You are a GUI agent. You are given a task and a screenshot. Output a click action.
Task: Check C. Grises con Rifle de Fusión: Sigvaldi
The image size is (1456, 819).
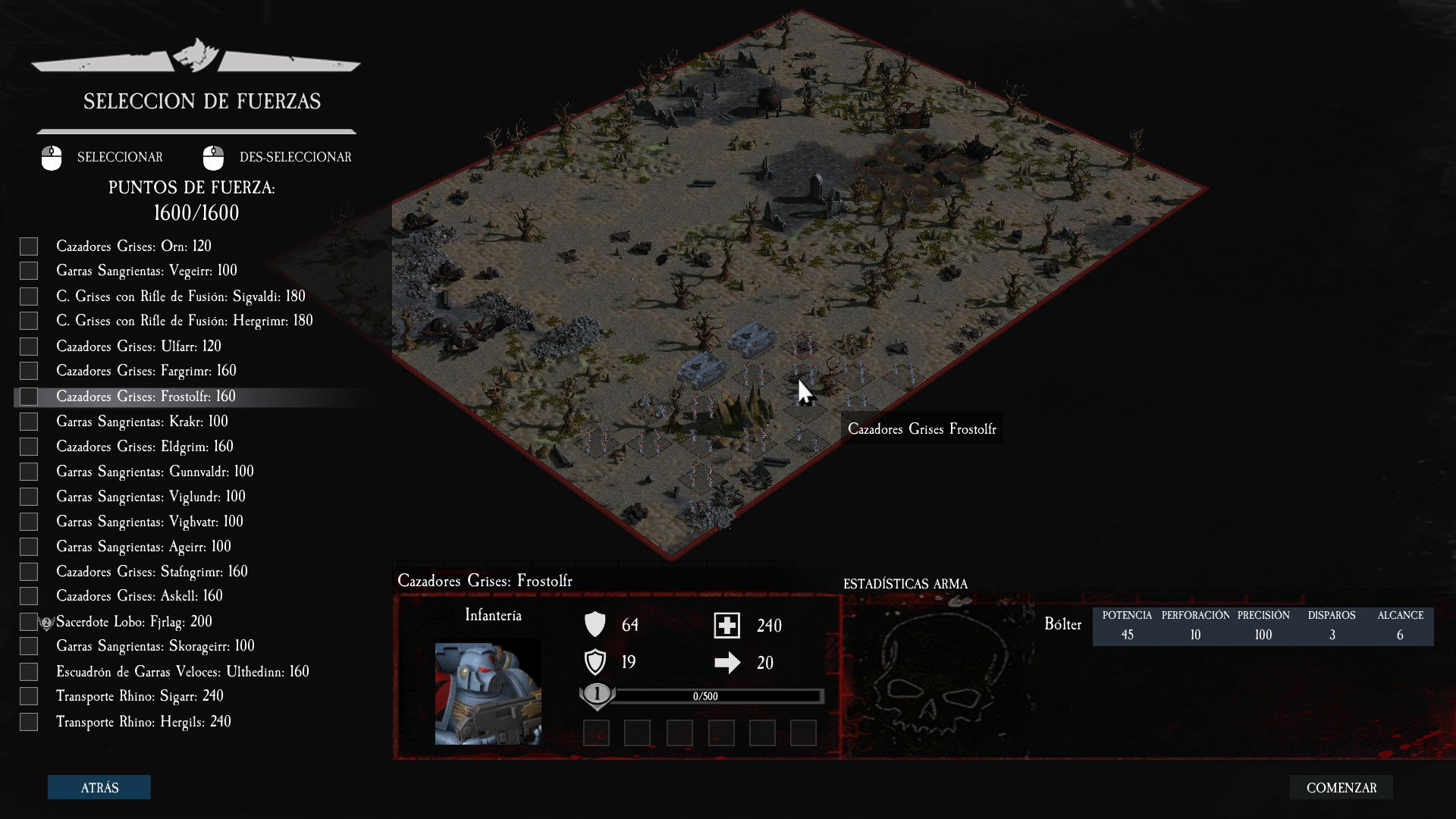coord(29,296)
